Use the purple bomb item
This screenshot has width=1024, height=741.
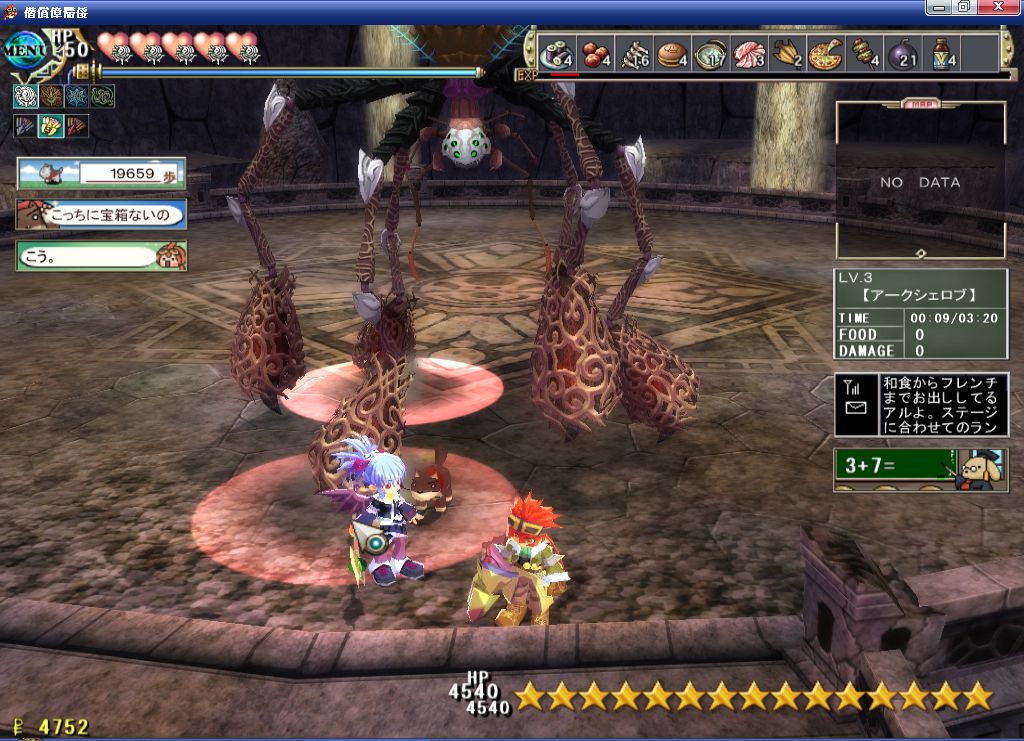point(902,52)
